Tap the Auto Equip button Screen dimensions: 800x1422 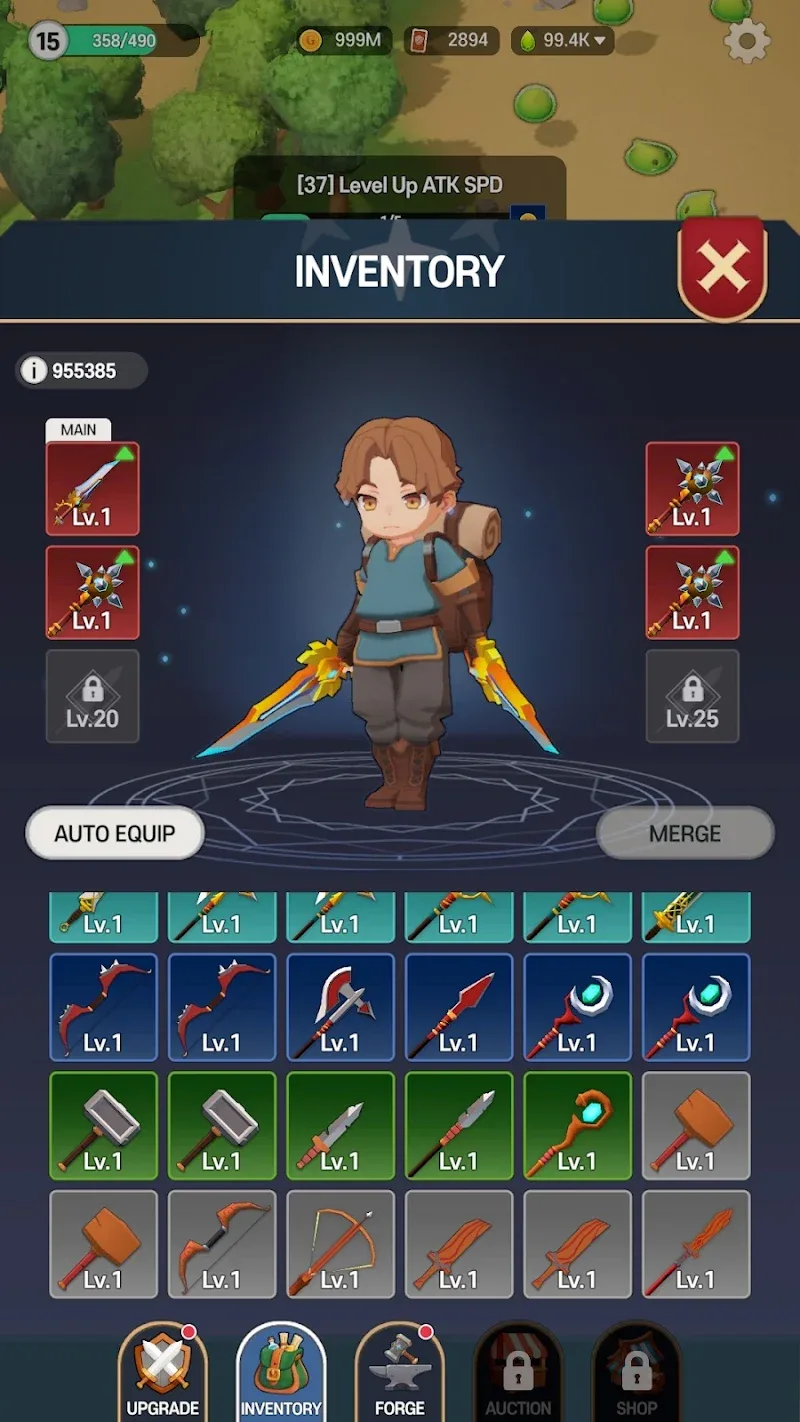click(x=115, y=834)
